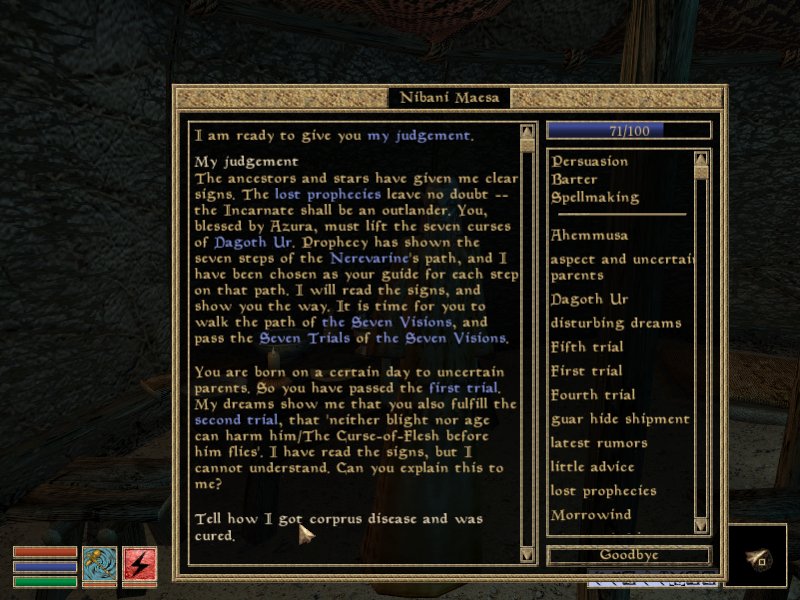
Task: Open the Barter service
Action: [574, 179]
